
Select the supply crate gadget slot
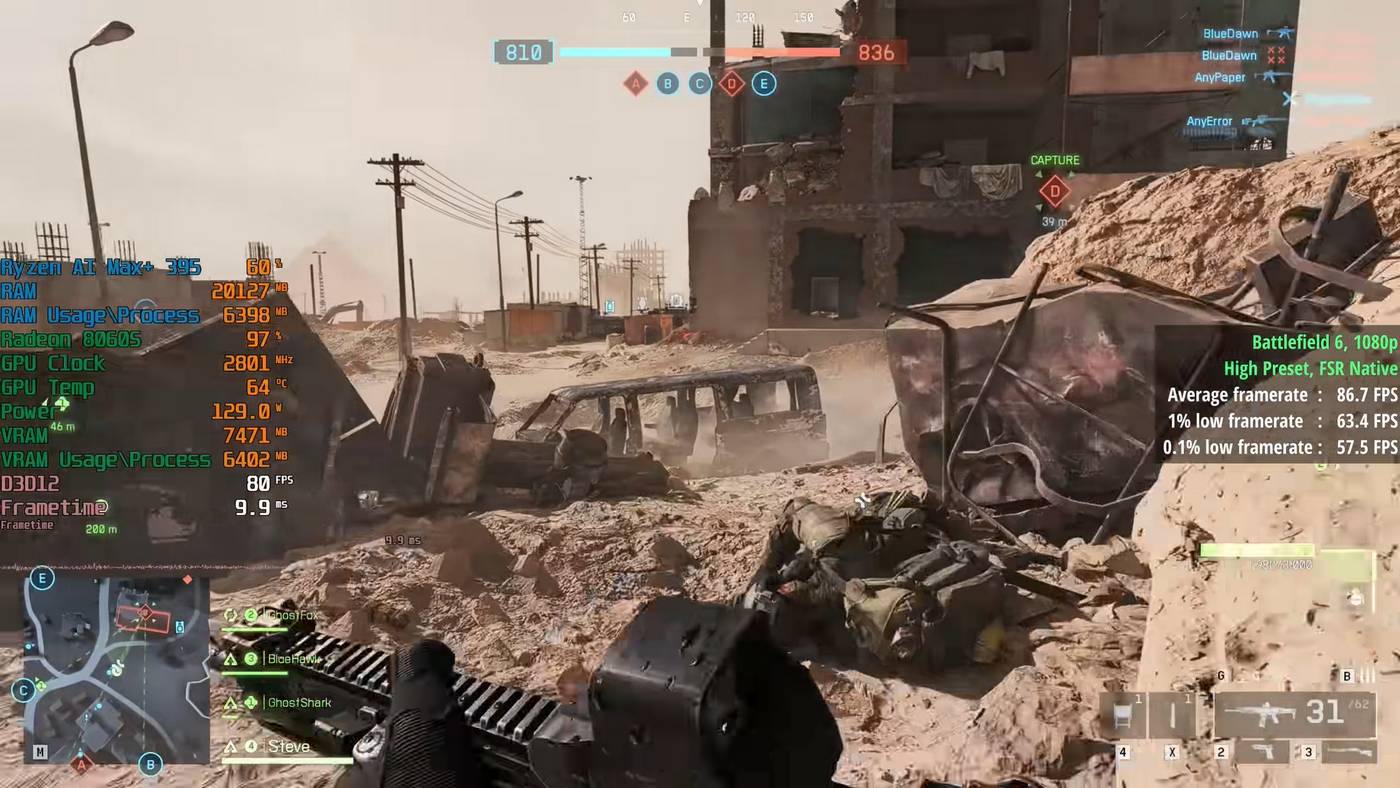(x=1123, y=716)
